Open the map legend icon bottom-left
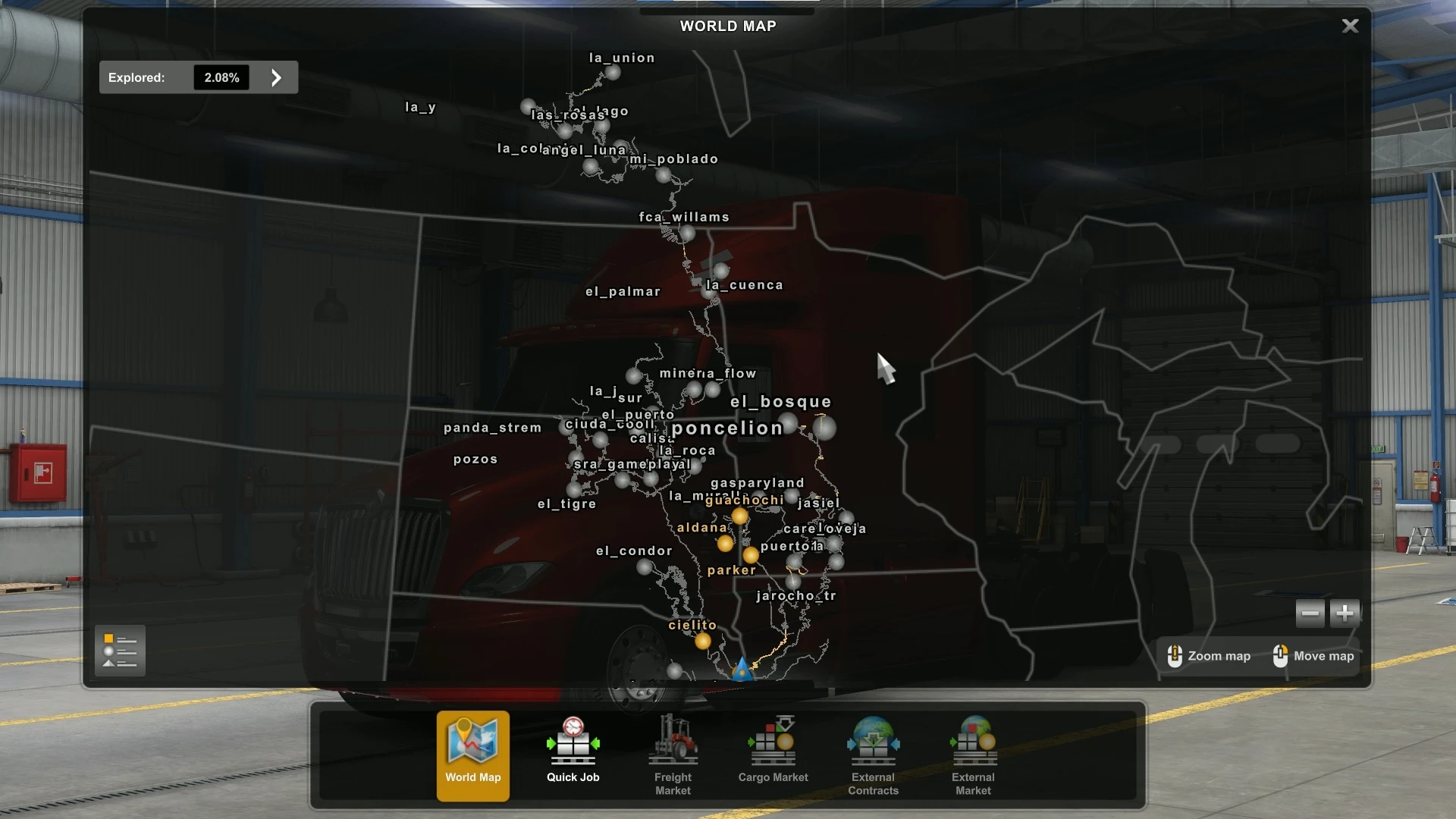This screenshot has width=1456, height=819. coord(120,650)
